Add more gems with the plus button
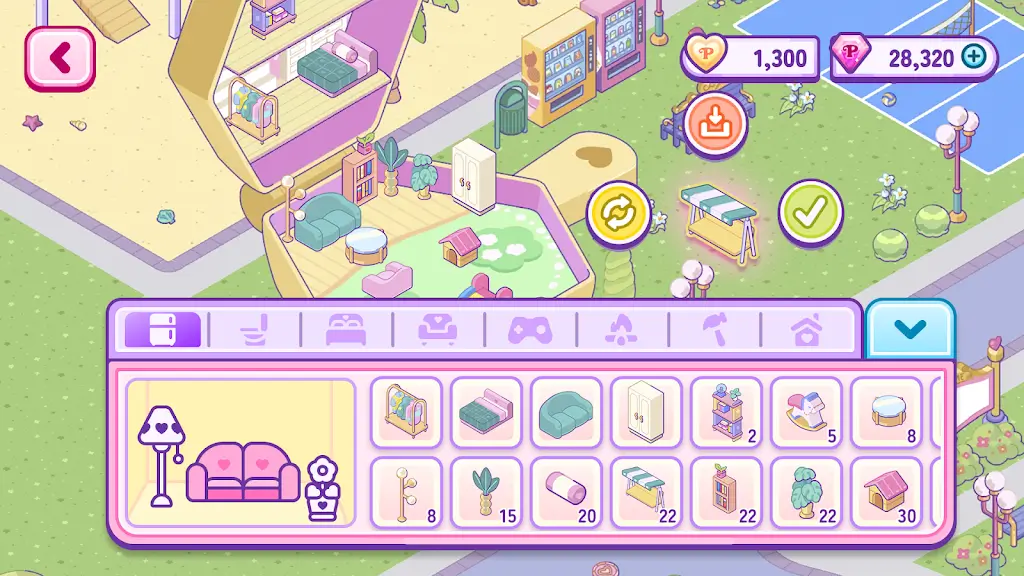 click(x=972, y=57)
